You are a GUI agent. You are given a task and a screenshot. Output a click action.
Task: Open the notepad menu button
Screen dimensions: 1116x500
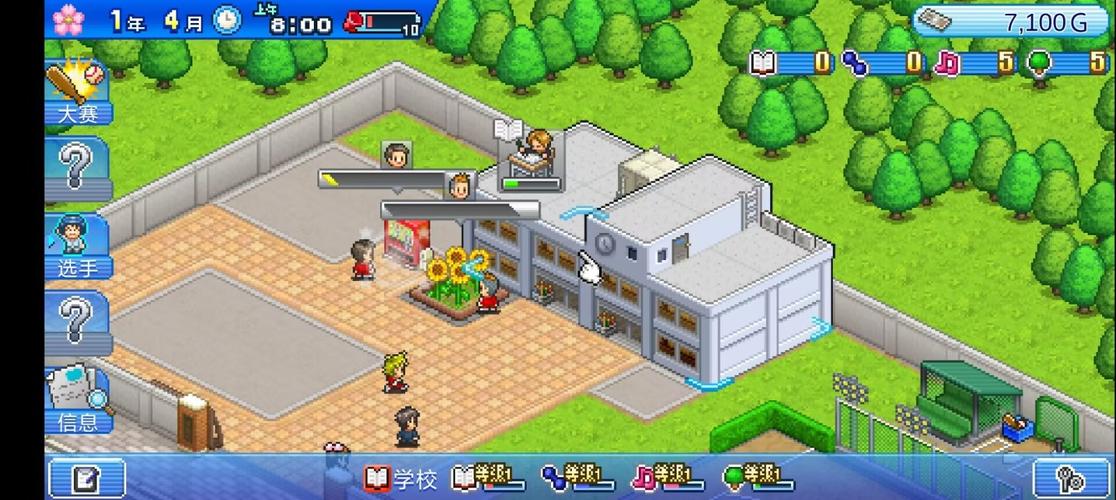click(x=87, y=478)
